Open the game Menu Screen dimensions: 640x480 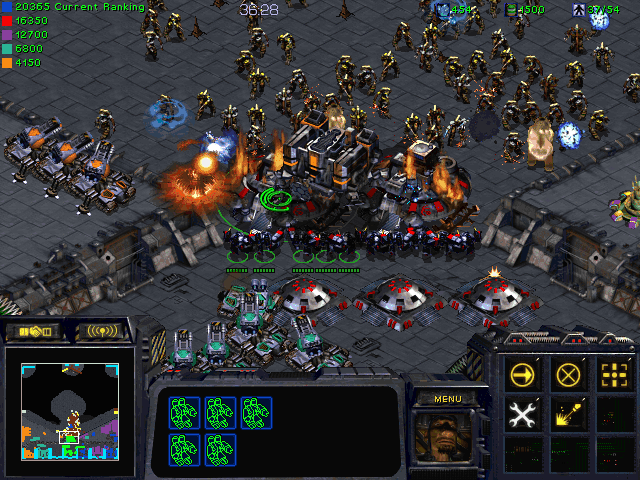click(x=448, y=398)
